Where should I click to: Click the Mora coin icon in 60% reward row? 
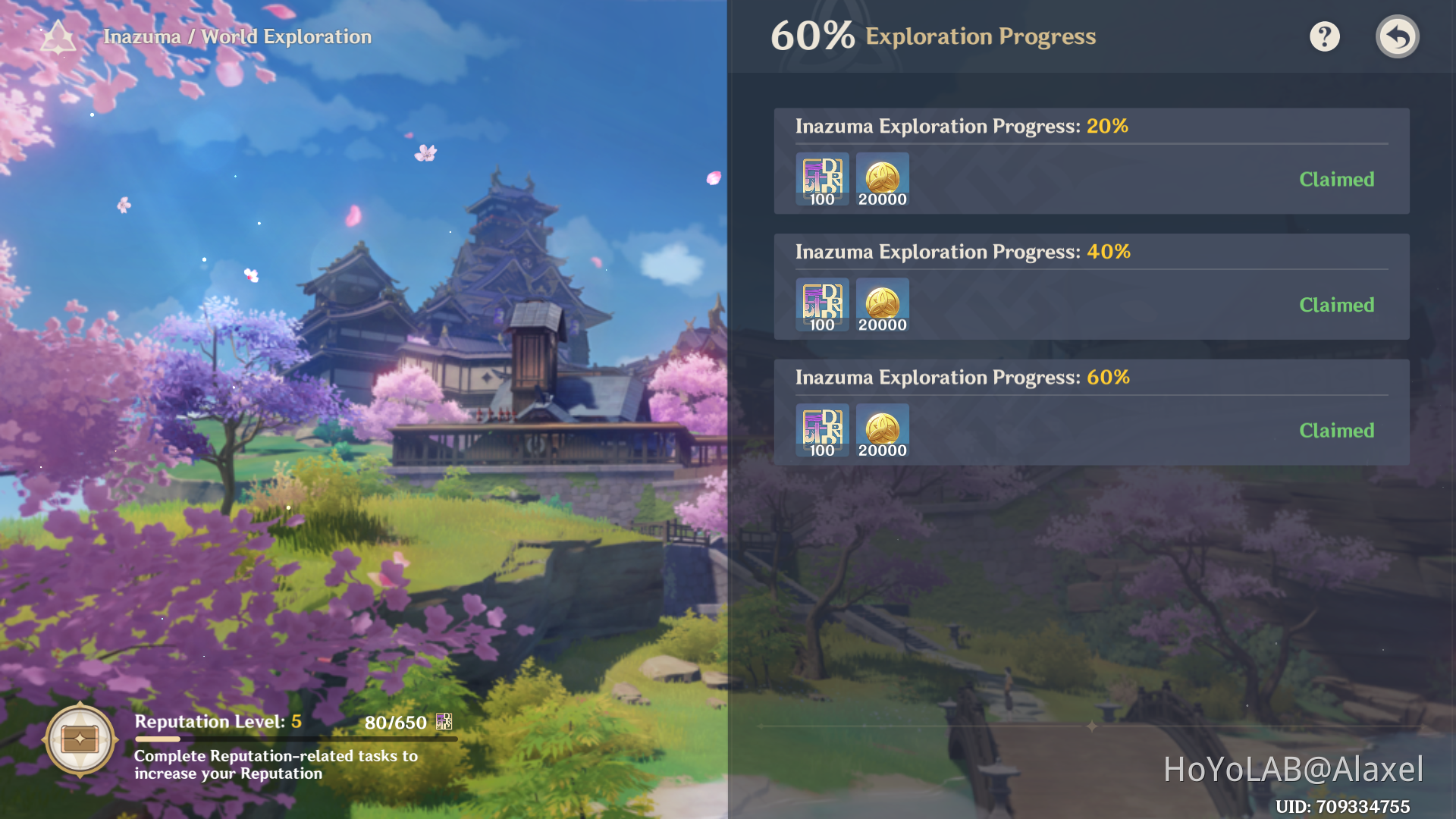point(882,431)
